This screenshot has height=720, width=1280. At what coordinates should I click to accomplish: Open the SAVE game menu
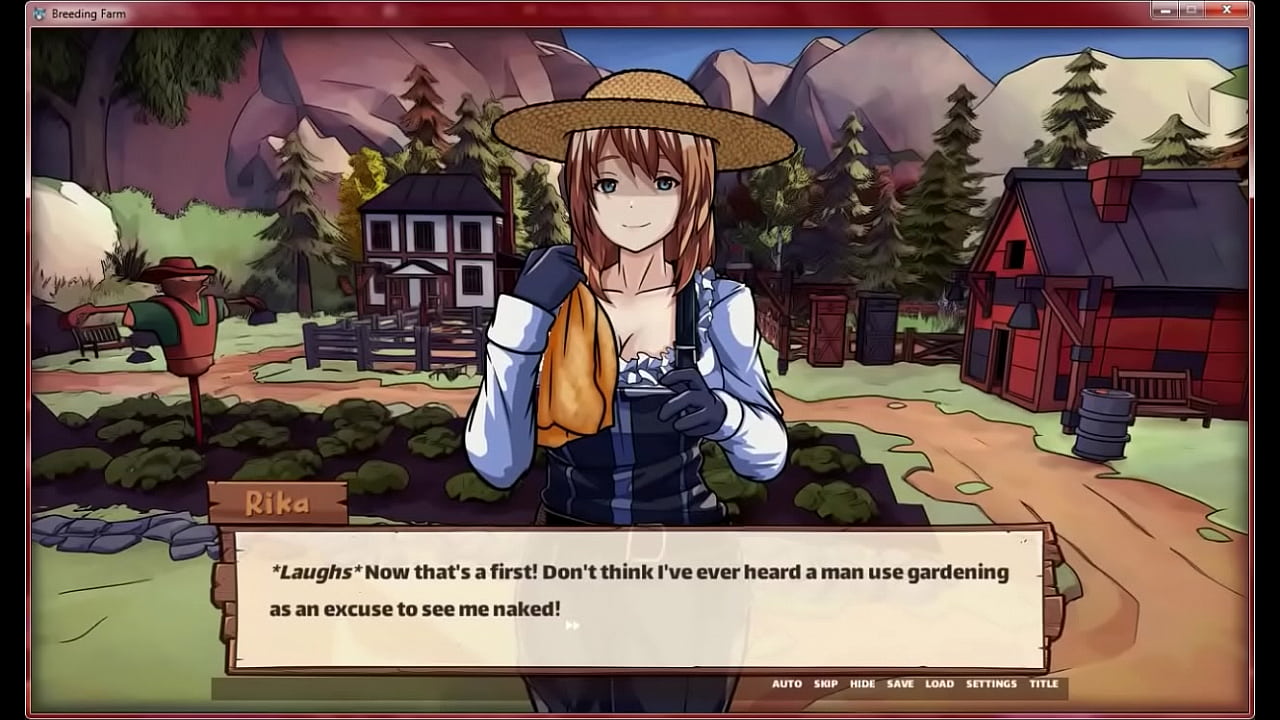[x=900, y=684]
